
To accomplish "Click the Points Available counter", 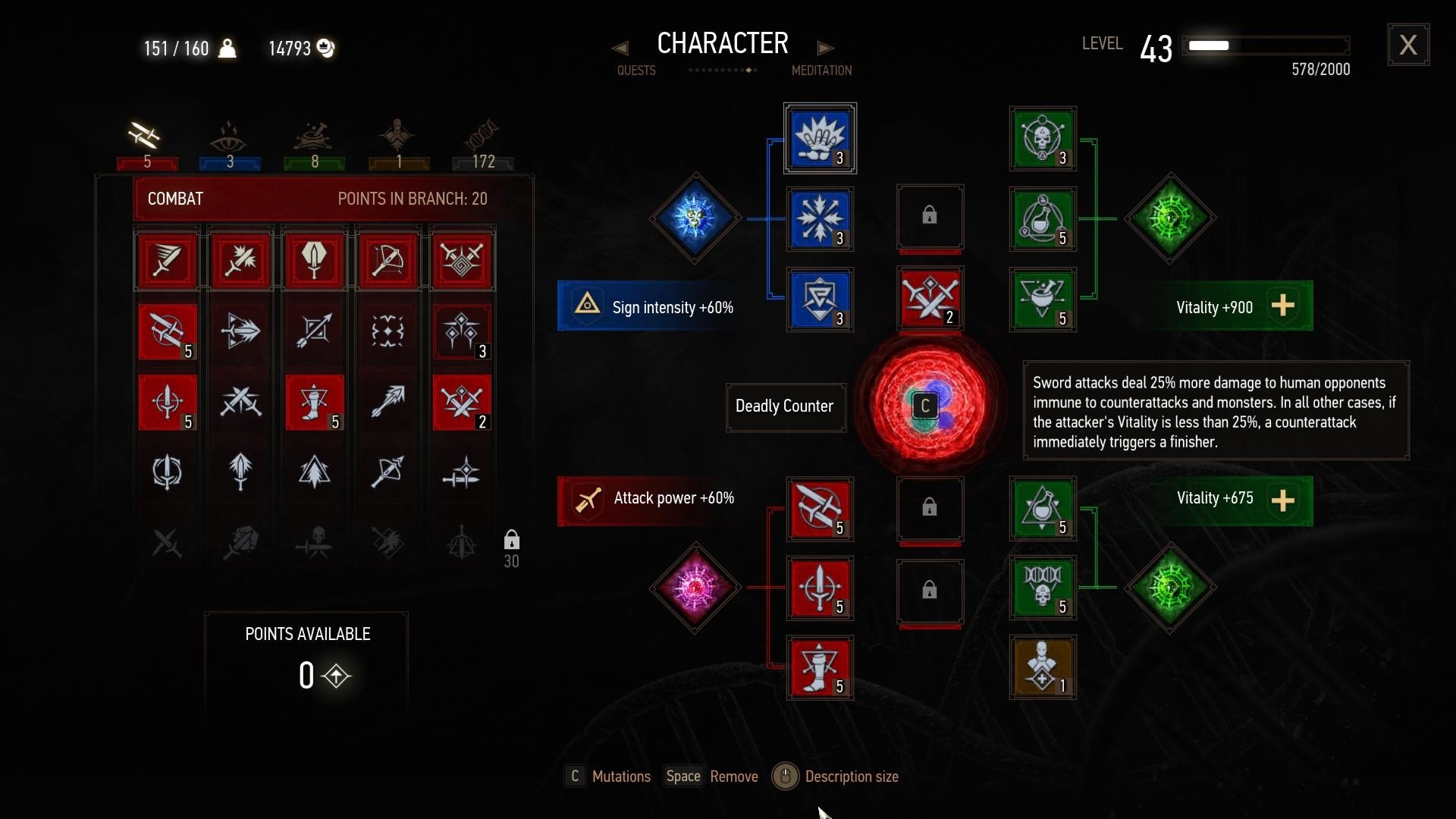I will pyautogui.click(x=306, y=656).
